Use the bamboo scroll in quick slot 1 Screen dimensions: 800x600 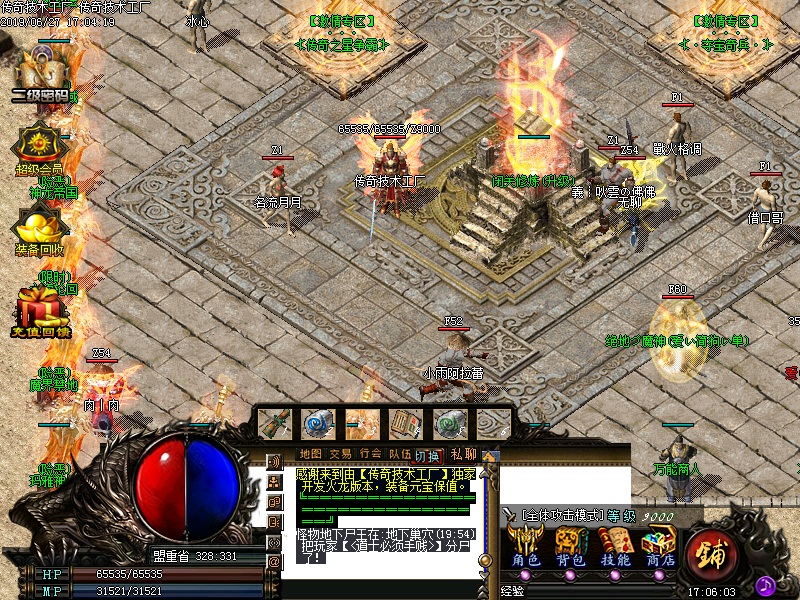pos(274,424)
